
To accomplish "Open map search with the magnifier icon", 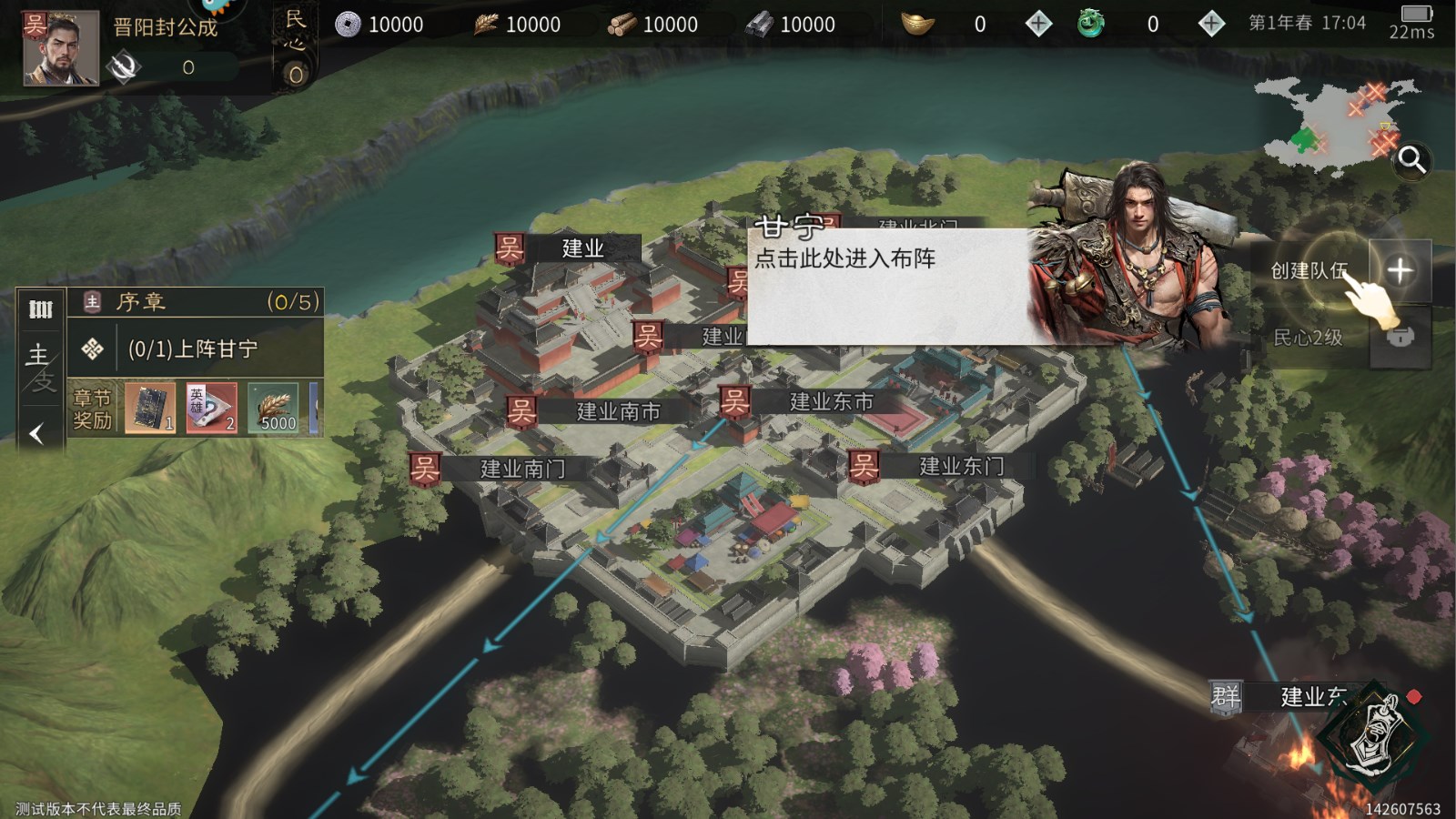I will 1412,159.
